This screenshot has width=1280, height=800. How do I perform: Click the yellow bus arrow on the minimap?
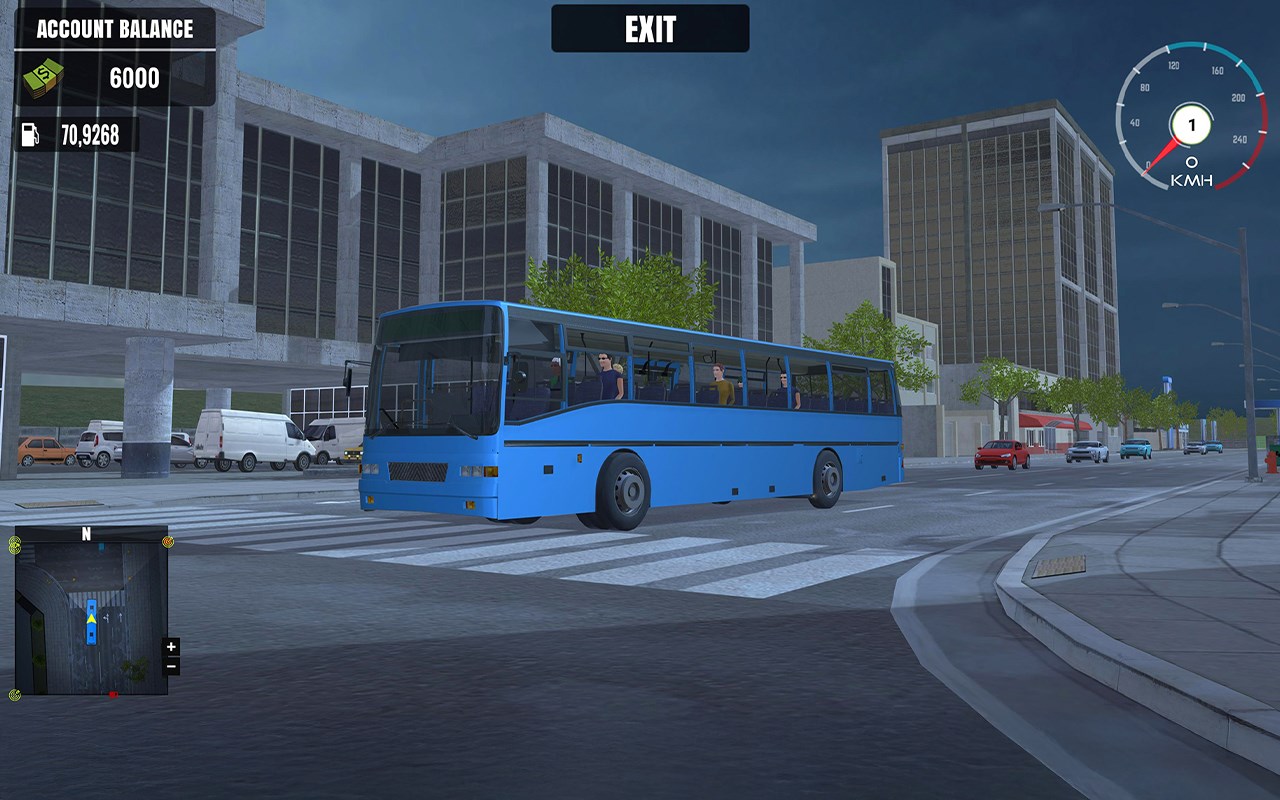pyautogui.click(x=89, y=620)
